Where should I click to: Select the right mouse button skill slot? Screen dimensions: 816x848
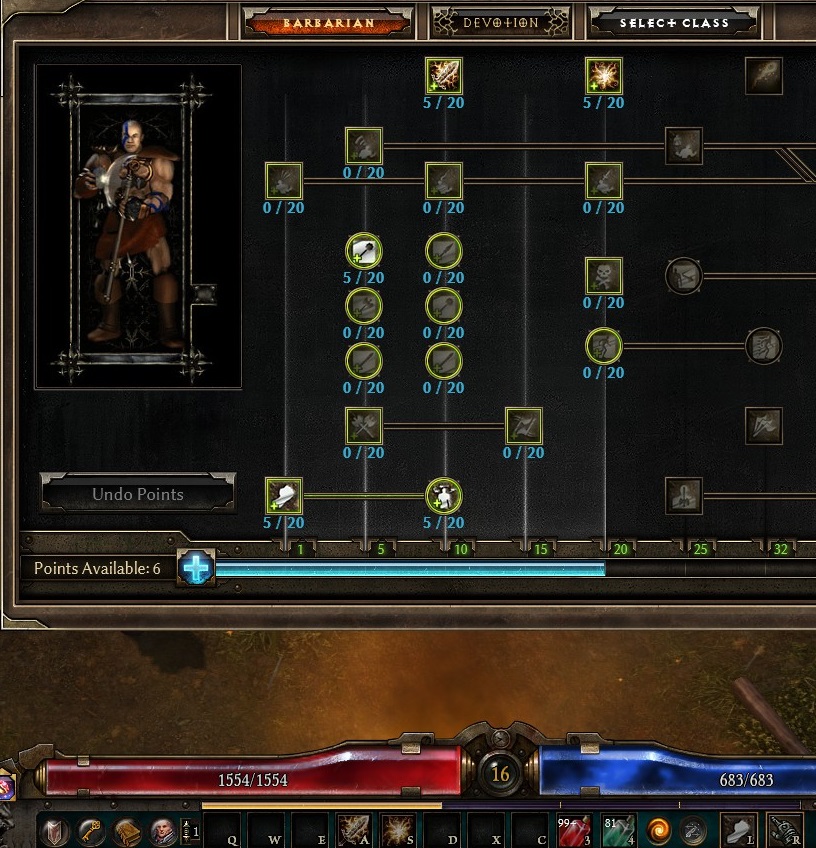coord(784,830)
